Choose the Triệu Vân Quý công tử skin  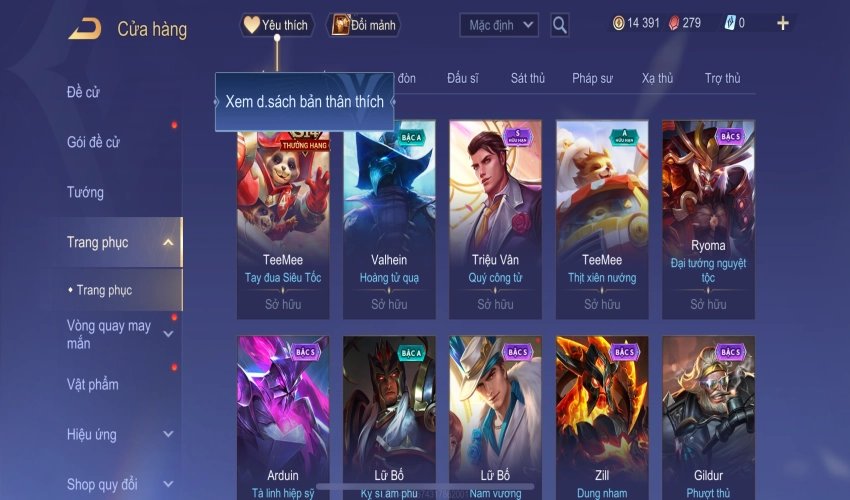[x=495, y=215]
